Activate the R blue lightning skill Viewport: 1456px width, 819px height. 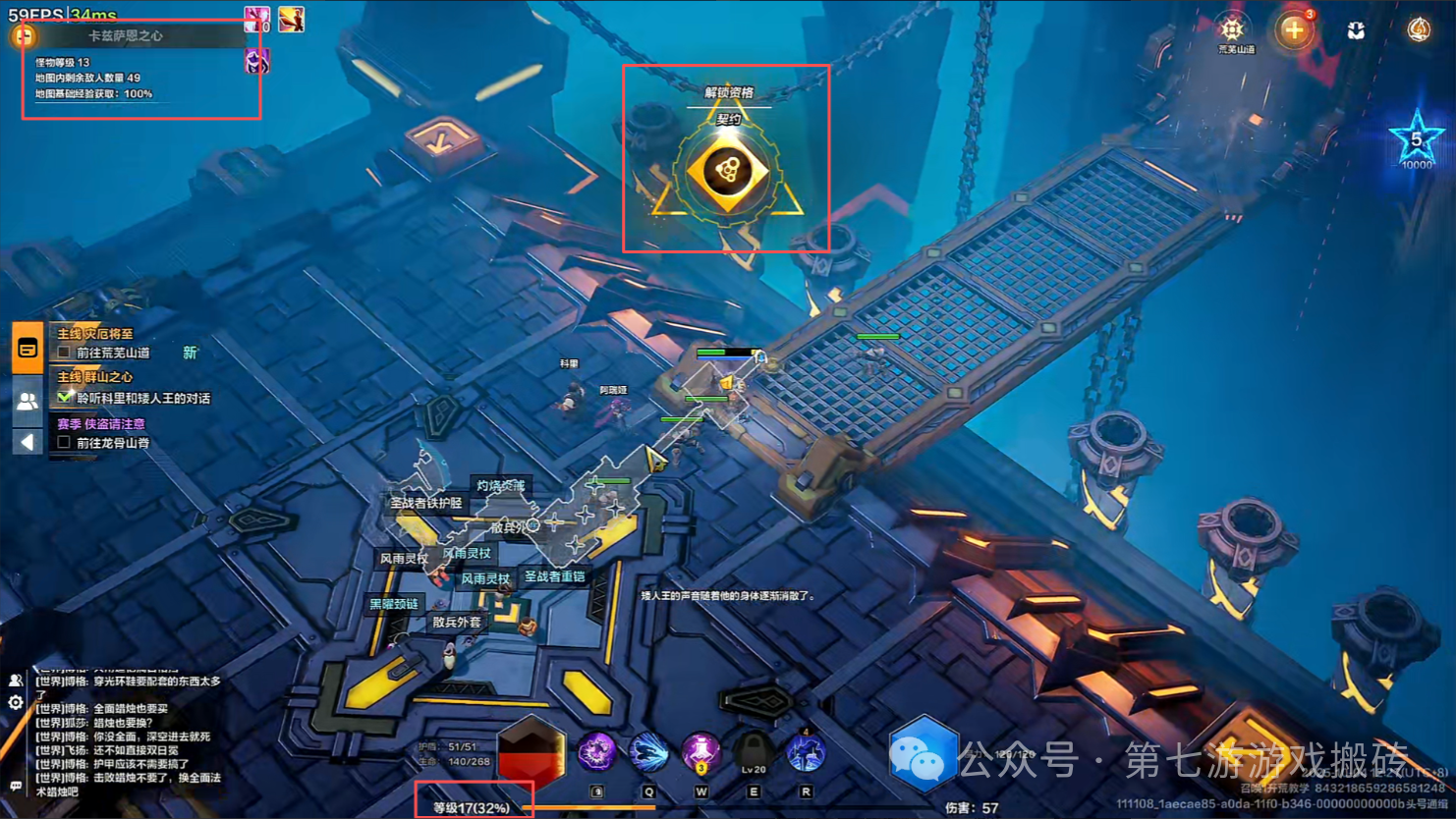point(806,752)
